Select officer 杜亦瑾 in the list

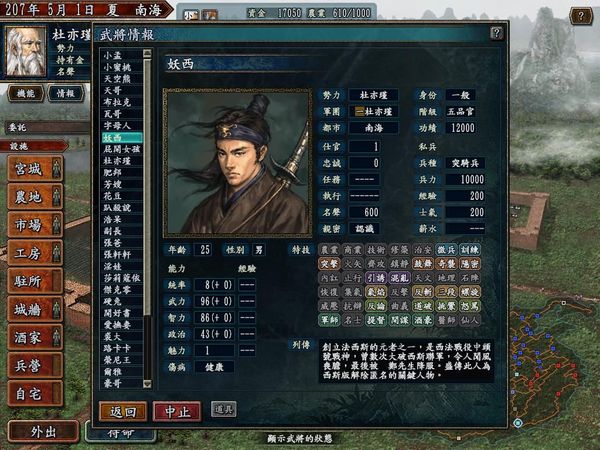(117, 160)
